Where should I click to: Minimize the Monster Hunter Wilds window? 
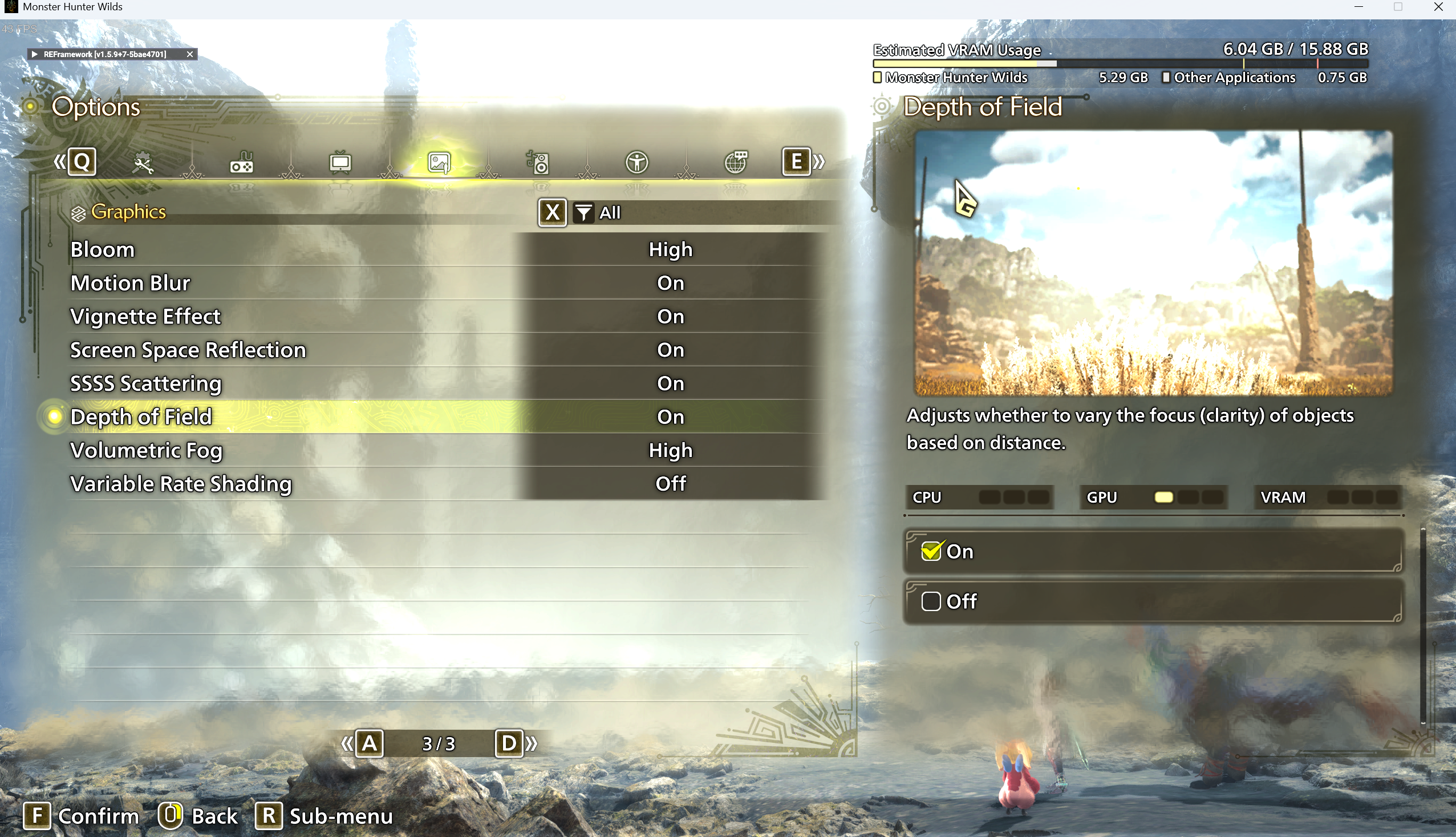point(1358,7)
